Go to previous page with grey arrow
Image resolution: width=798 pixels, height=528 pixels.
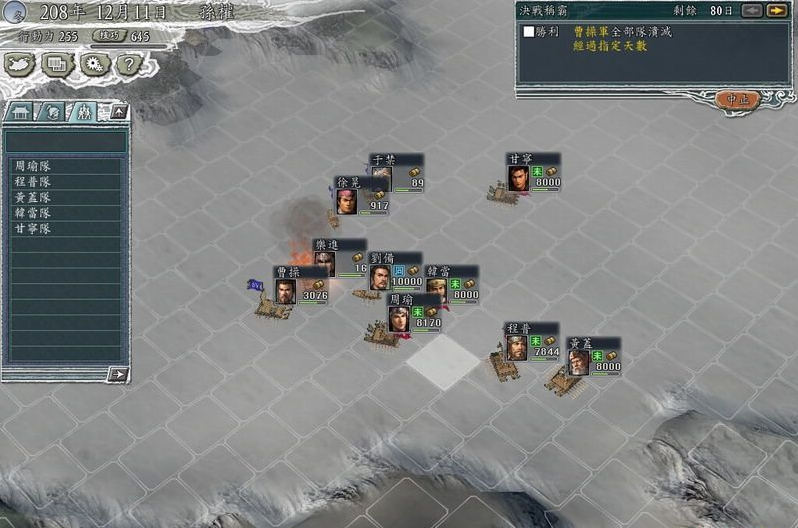(x=751, y=11)
